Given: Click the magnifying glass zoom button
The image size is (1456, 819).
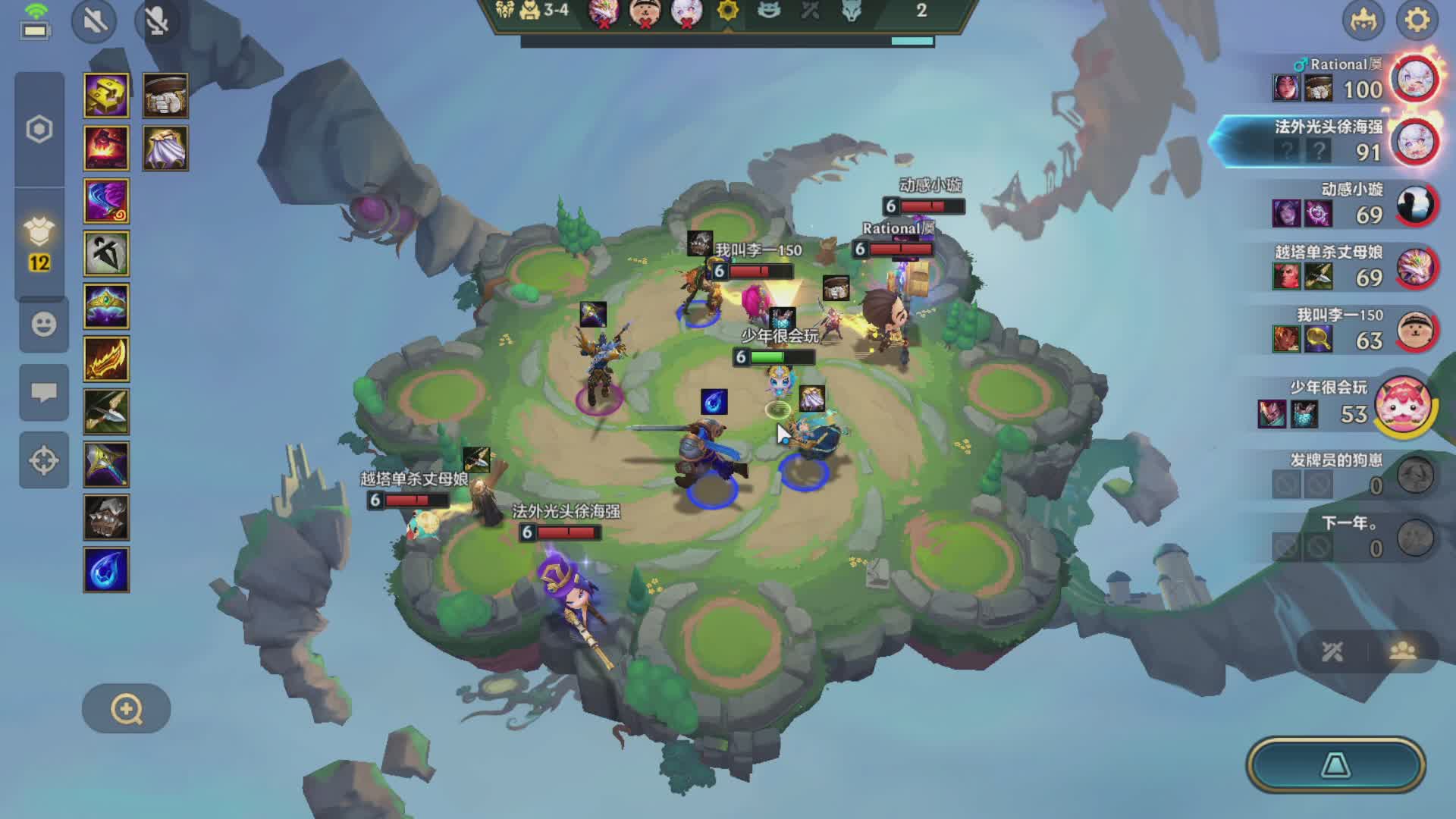Looking at the screenshot, I should [x=126, y=709].
